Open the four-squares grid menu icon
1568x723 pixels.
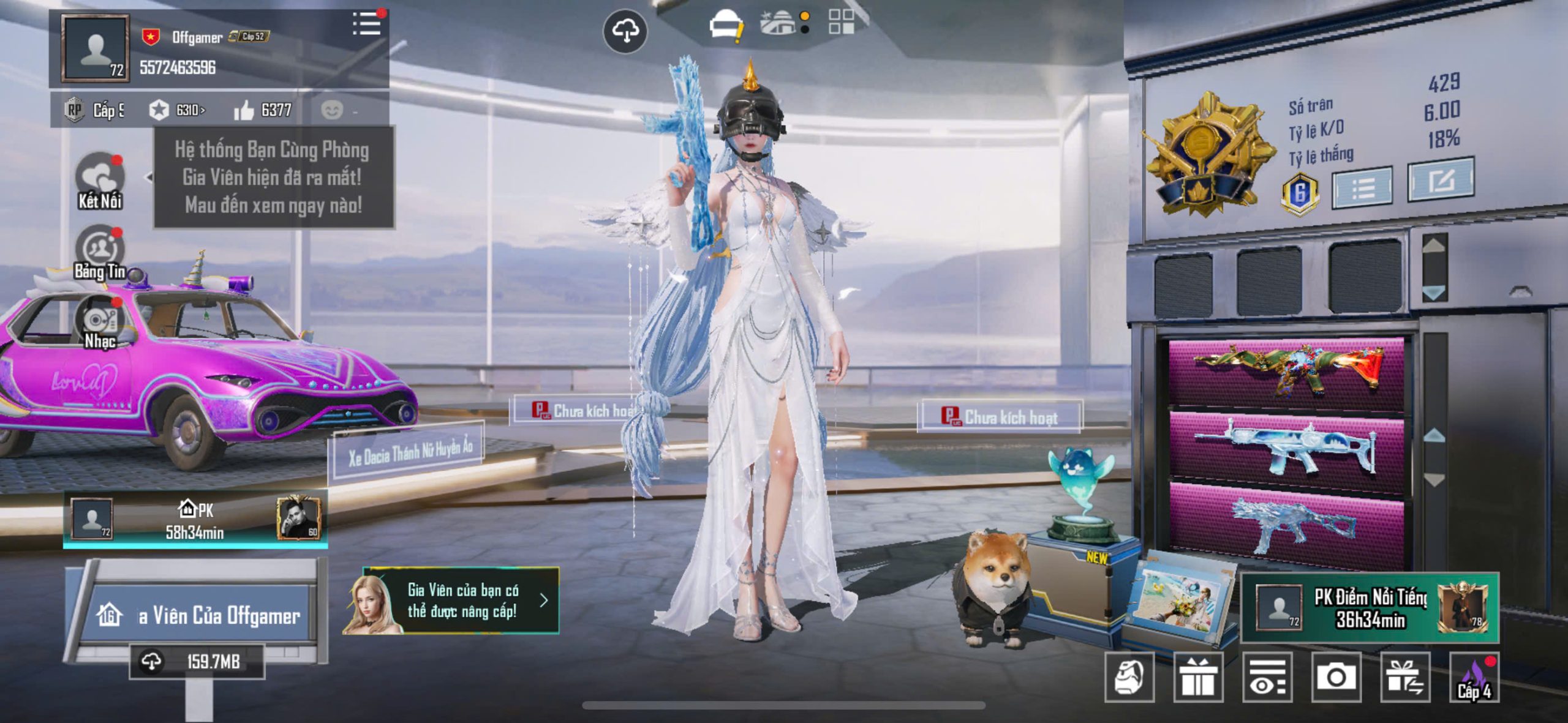point(841,21)
